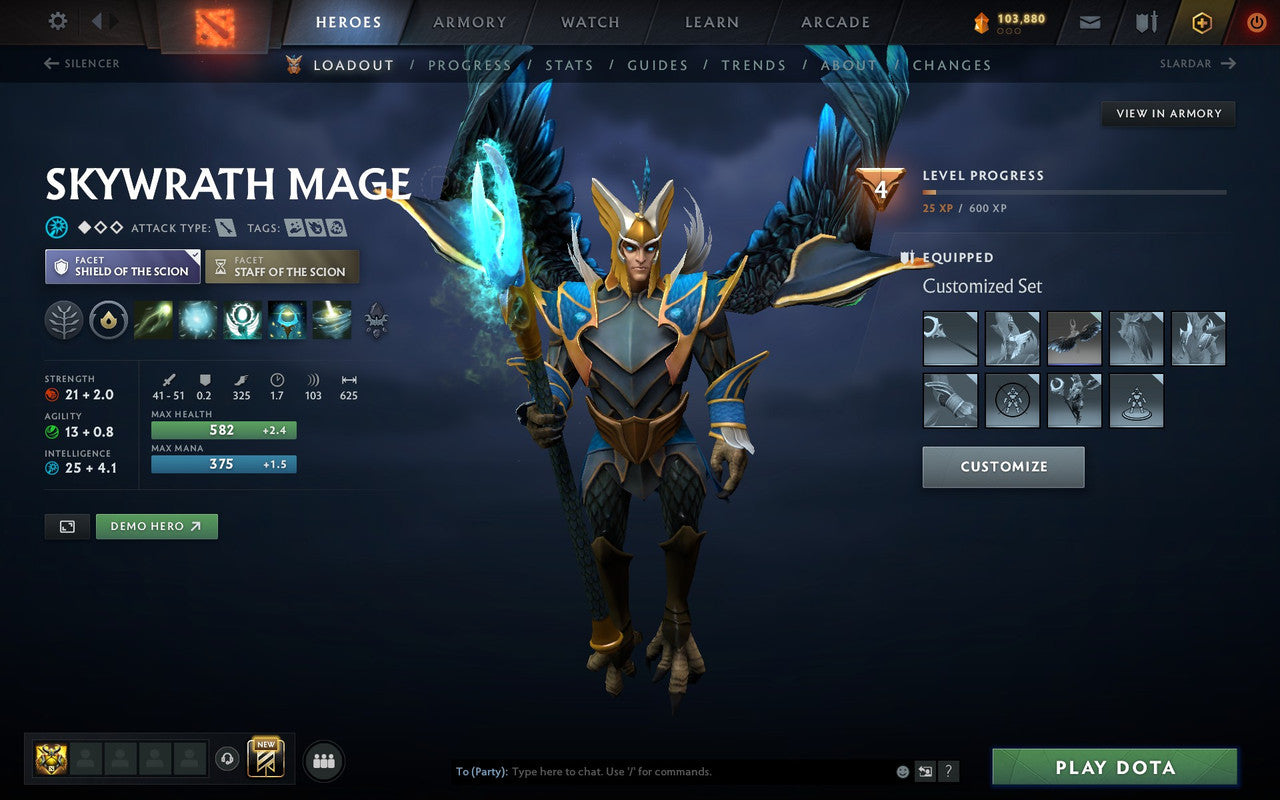The width and height of the screenshot is (1280, 800).
Task: Select the Staff of the Scion facet
Action: 282,266
